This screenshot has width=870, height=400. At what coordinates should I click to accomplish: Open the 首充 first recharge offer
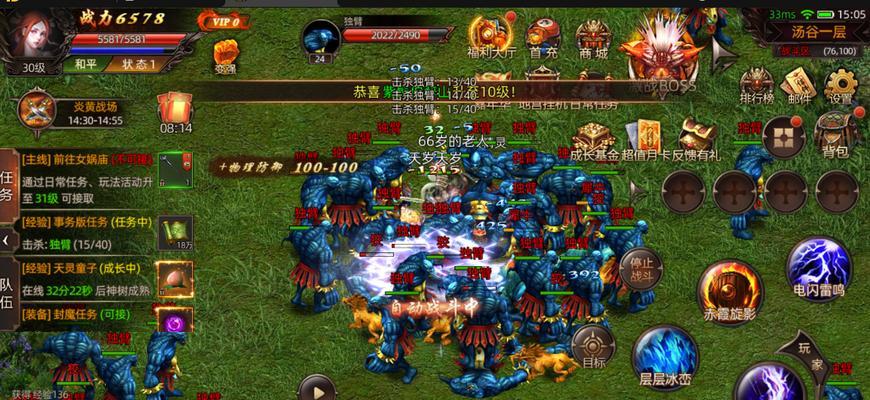tap(543, 34)
